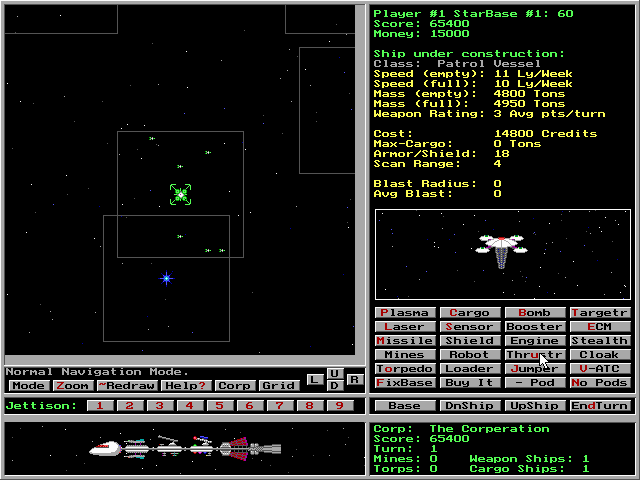The image size is (640, 480).
Task: Open the Help? screen
Action: tap(185, 386)
